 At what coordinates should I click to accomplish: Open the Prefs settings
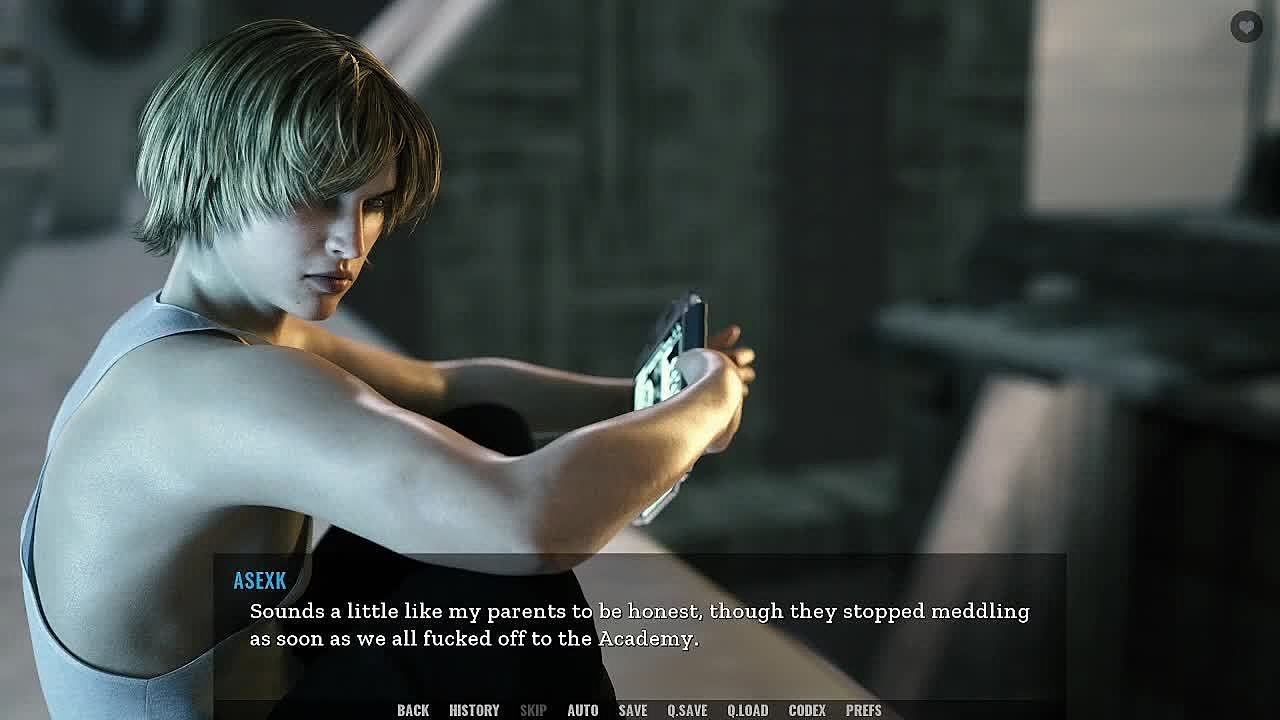tap(863, 710)
